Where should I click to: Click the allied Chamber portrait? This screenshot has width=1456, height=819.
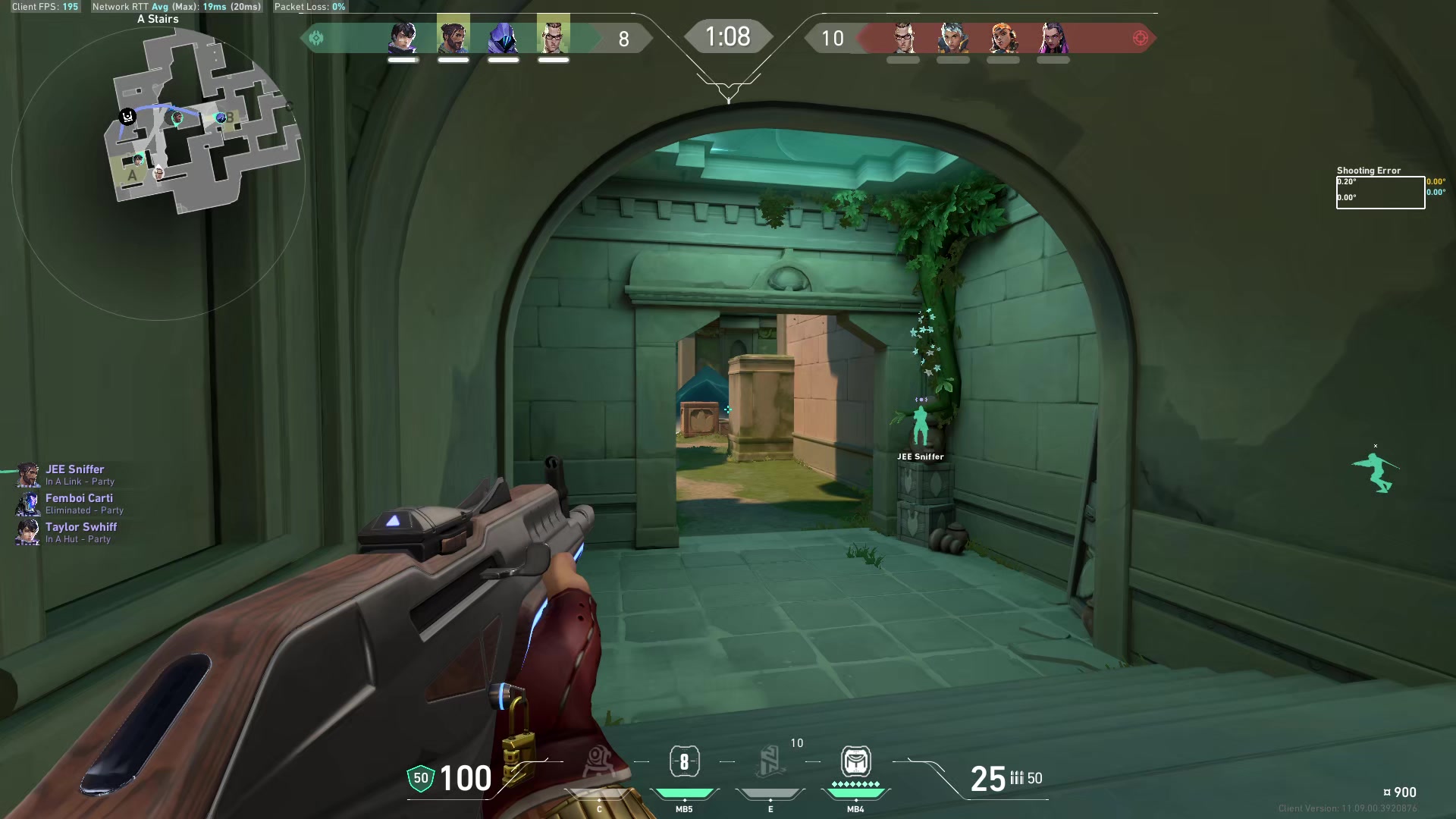[554, 38]
